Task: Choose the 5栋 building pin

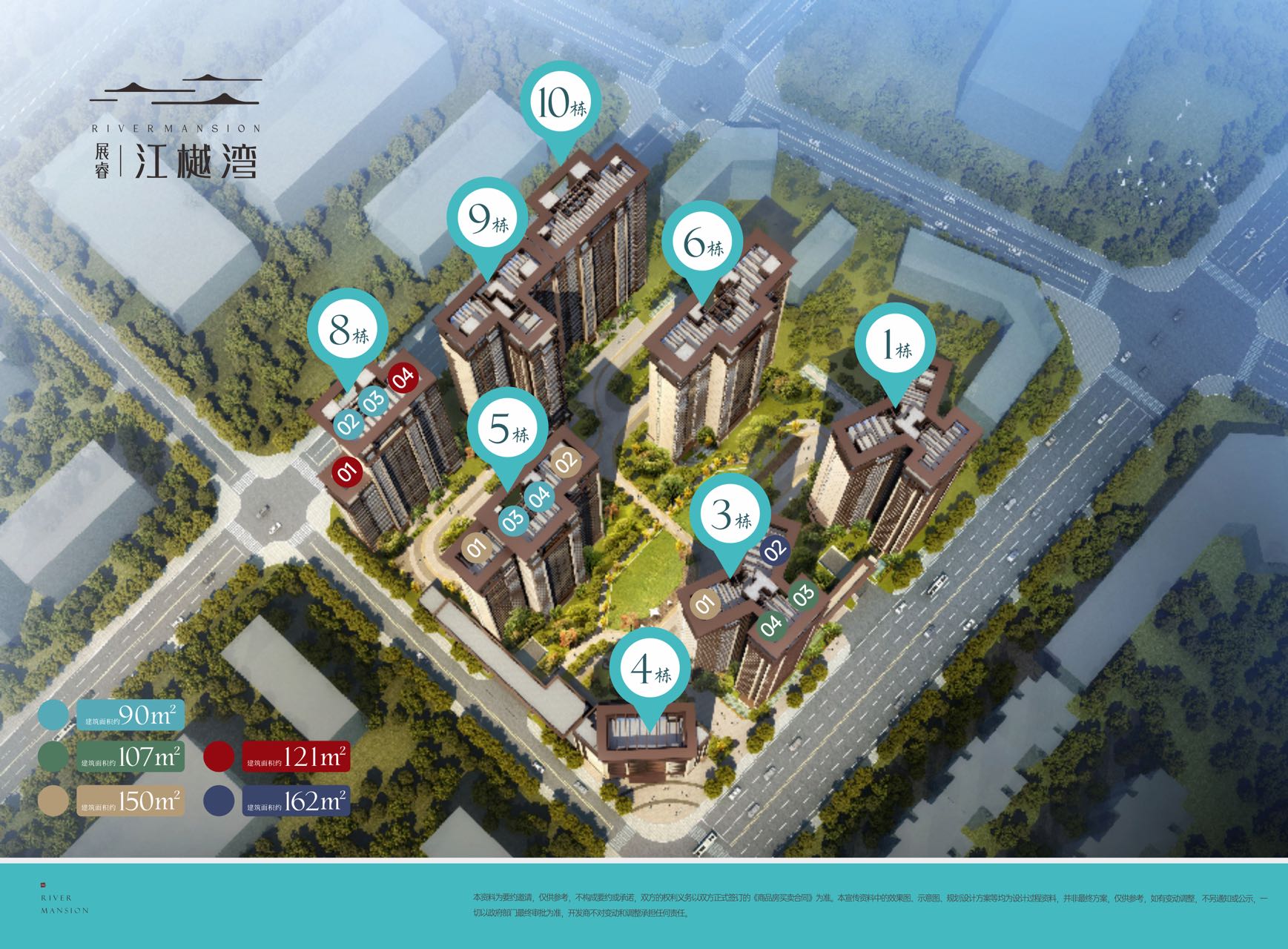Action: [x=508, y=428]
